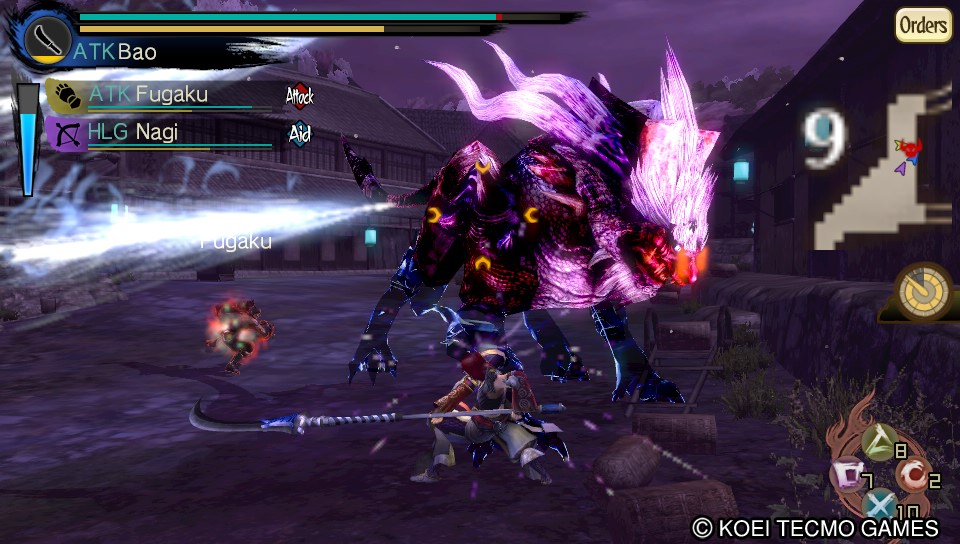Click Bao's blade weapon icon
960x544 pixels.
point(46,42)
